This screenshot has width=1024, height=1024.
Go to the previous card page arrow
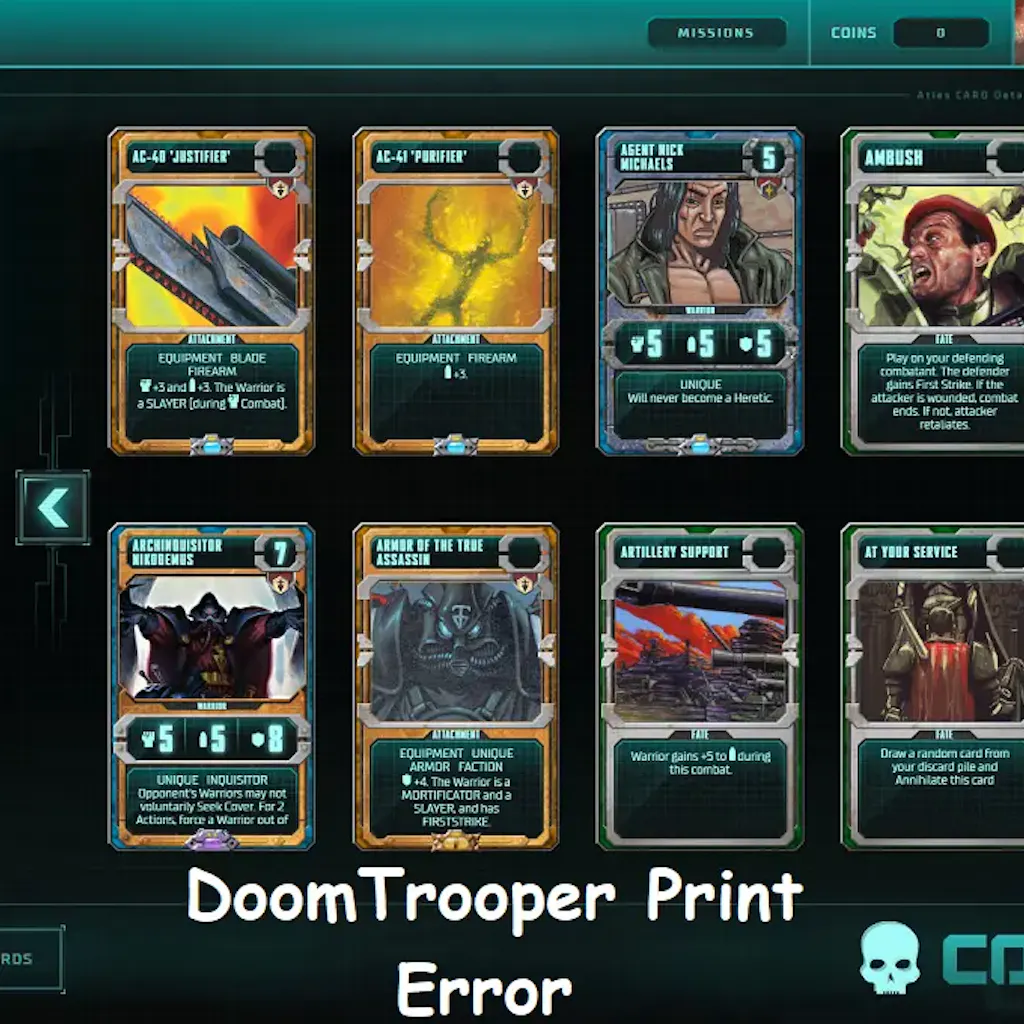point(53,508)
